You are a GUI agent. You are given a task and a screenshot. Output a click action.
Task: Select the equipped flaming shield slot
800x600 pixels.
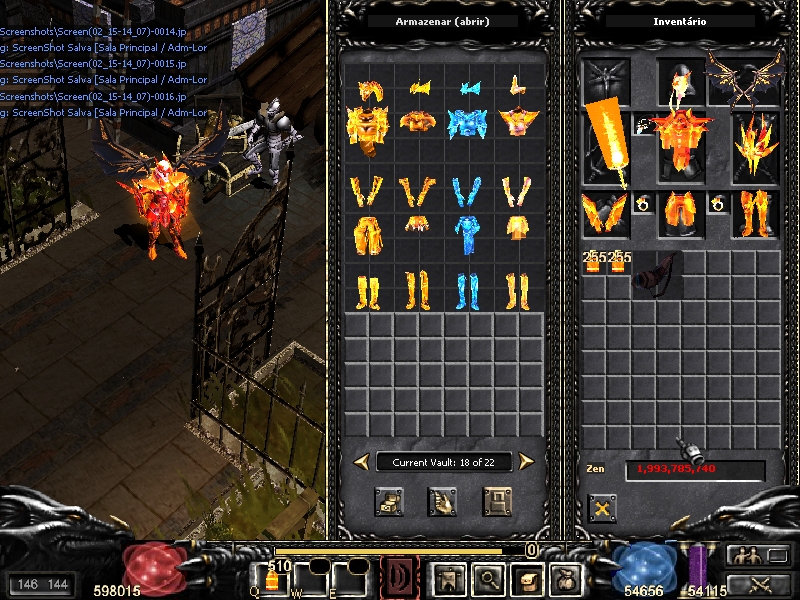(x=755, y=145)
